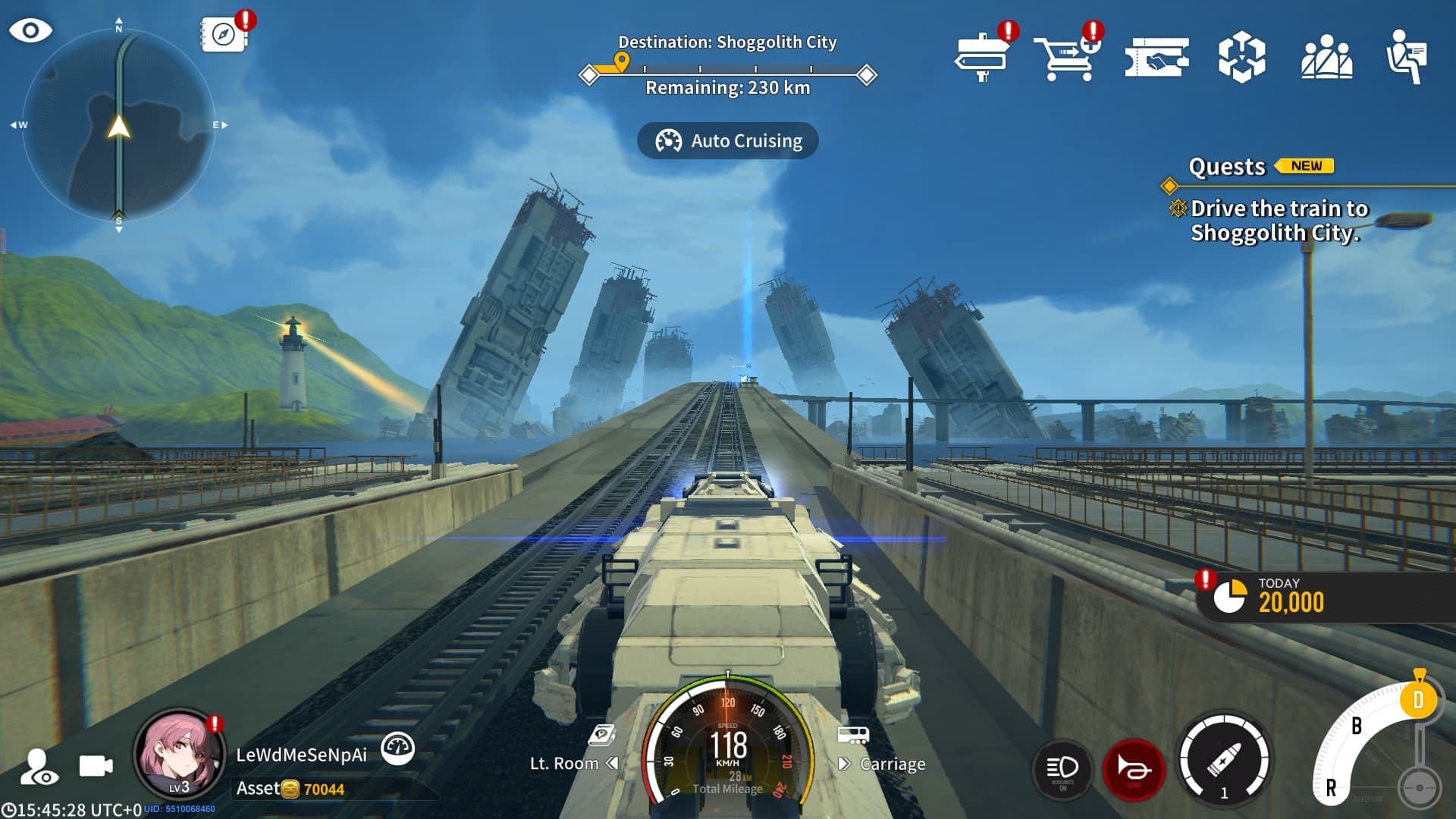Toggle the train headlights button
Image resolution: width=1456 pixels, height=819 pixels.
point(1062,770)
